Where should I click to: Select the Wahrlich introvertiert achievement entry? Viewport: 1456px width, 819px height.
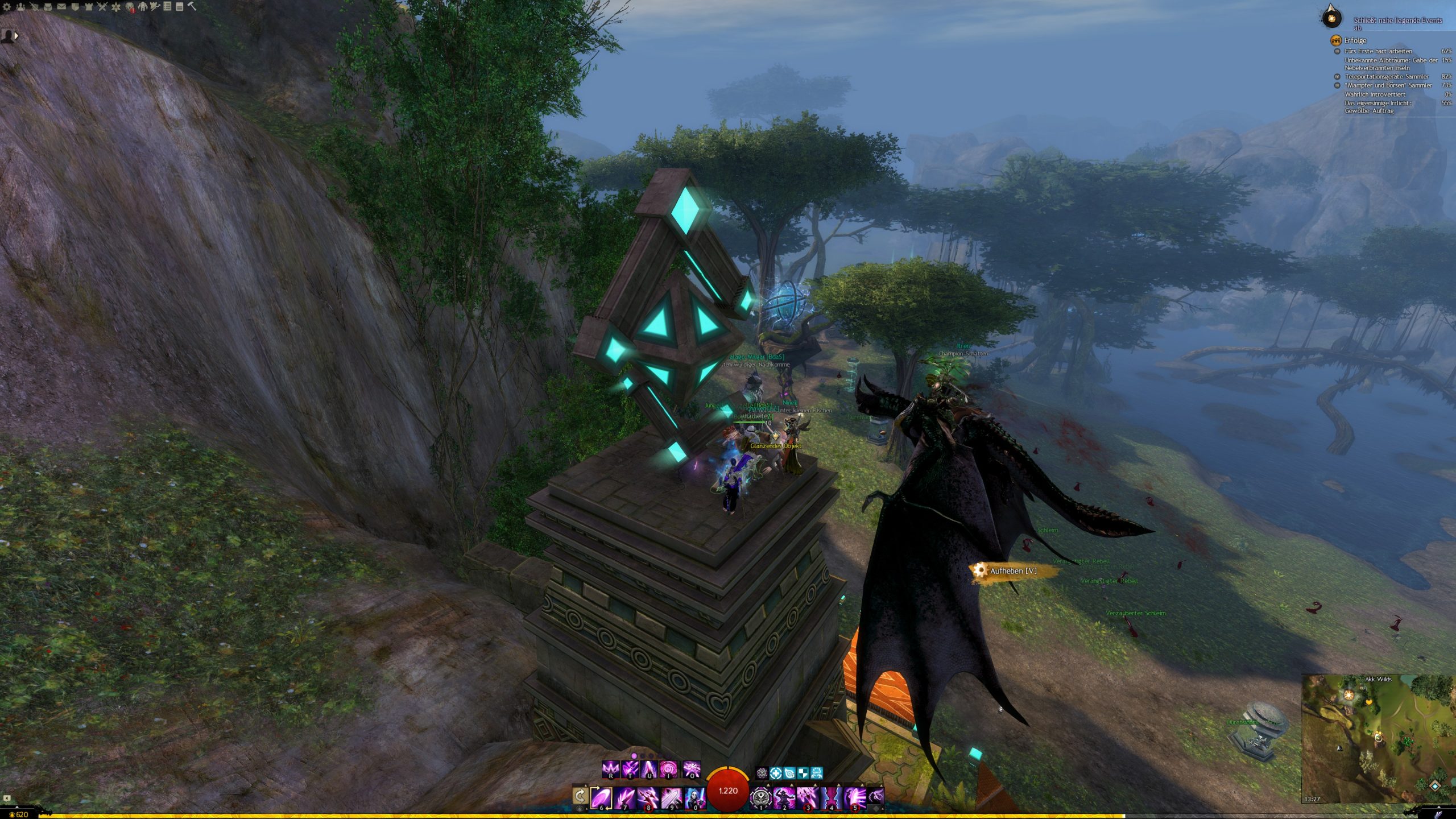pos(1375,94)
